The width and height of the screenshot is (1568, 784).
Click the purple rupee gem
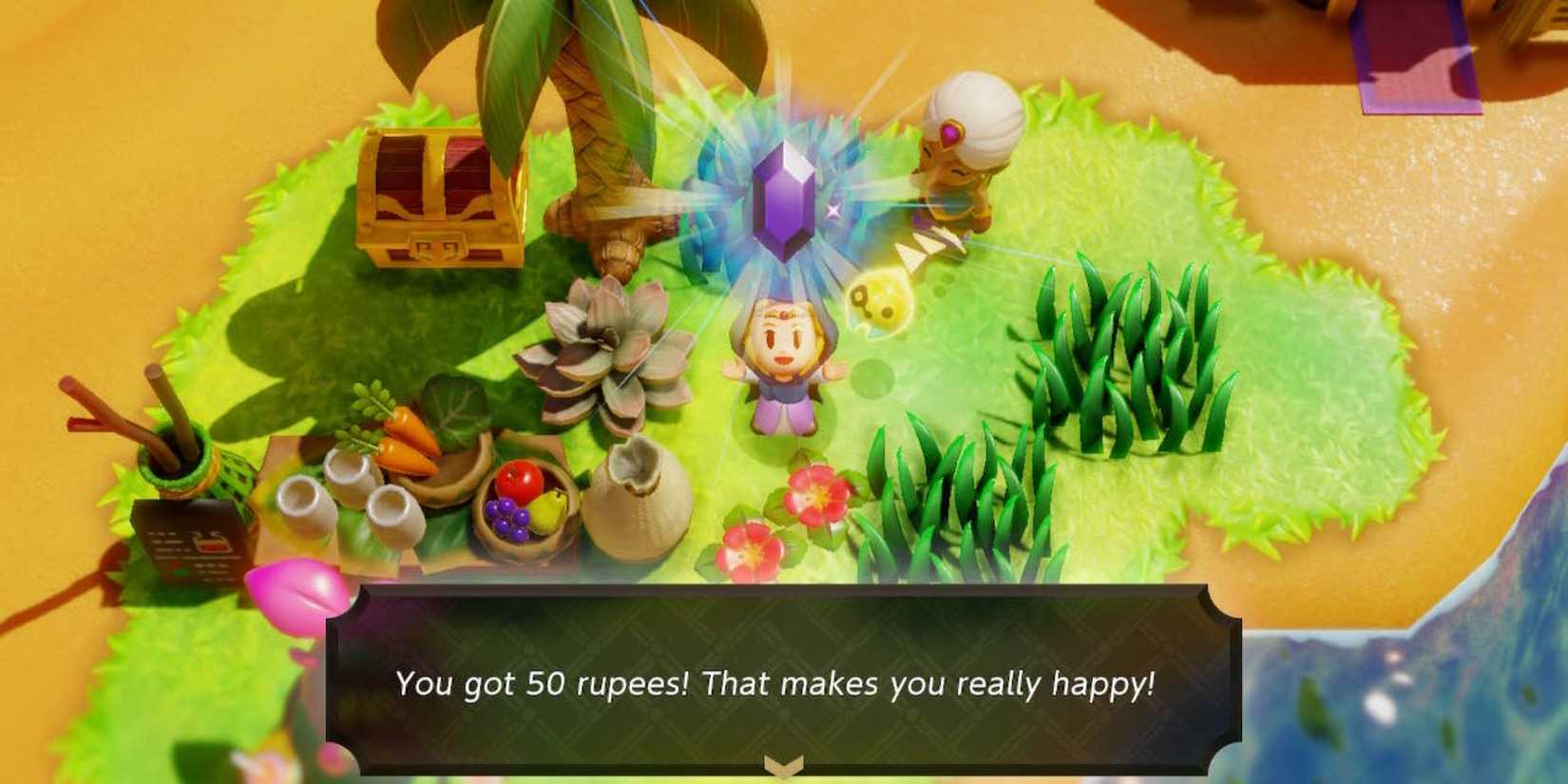click(x=782, y=201)
